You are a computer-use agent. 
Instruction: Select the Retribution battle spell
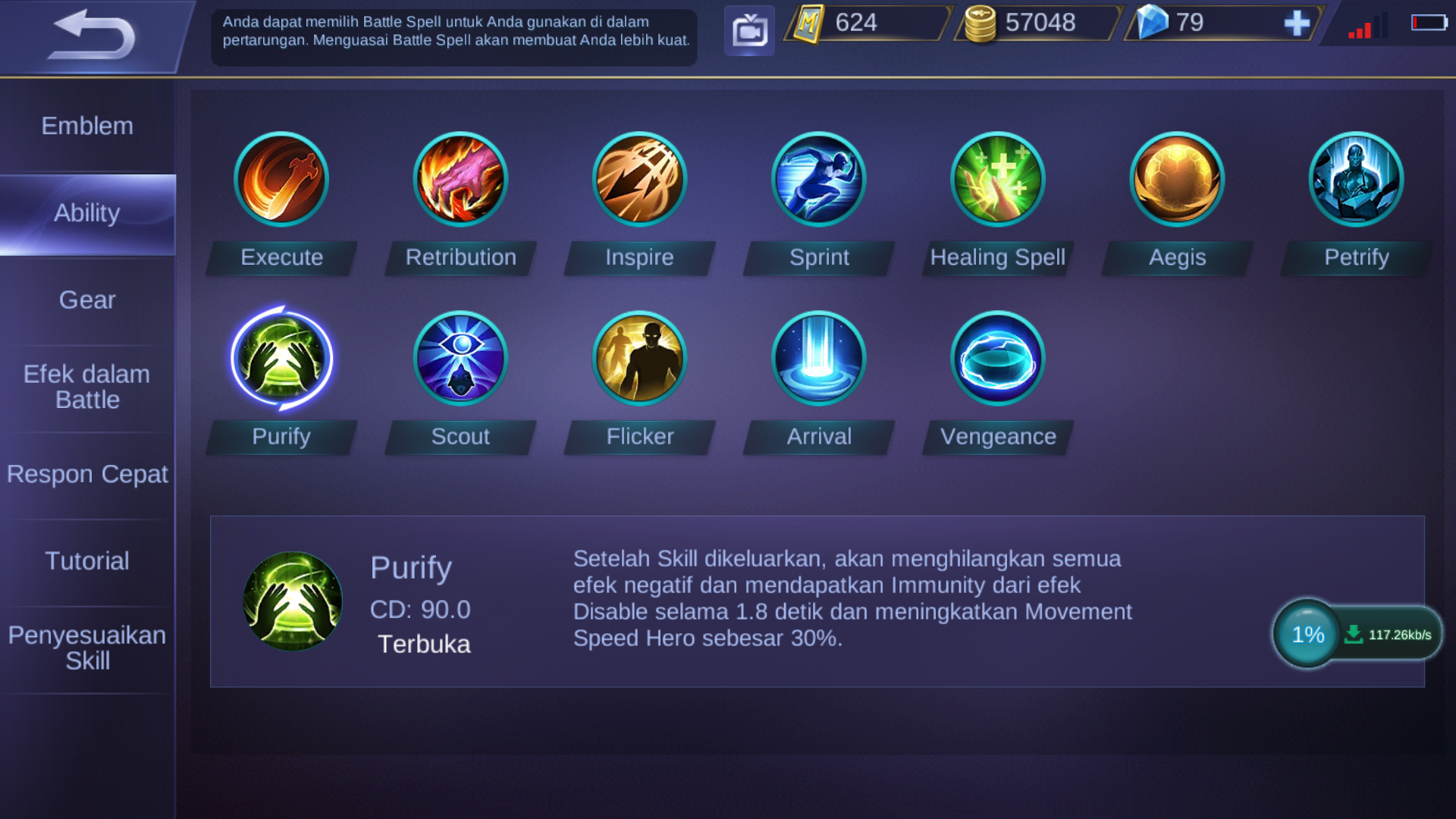(460, 179)
